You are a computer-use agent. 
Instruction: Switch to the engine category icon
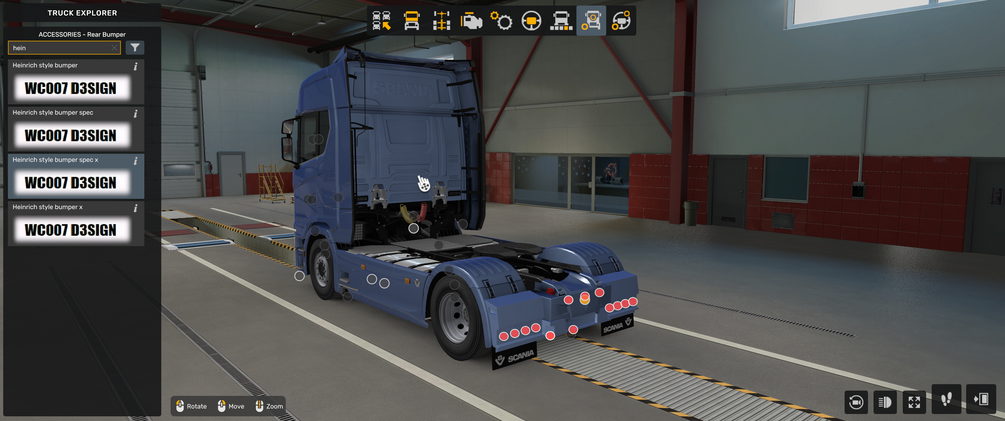471,21
